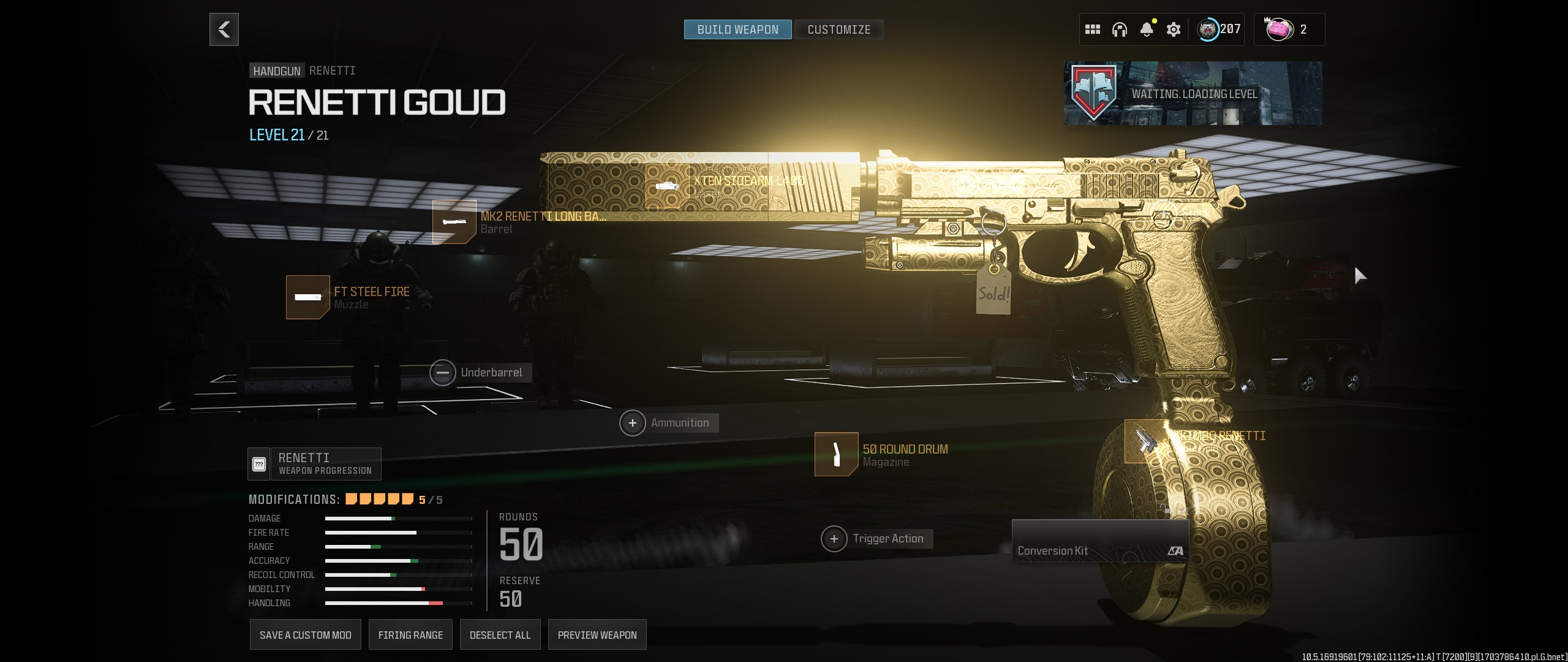The image size is (1568, 662).
Task: Select the MK2 Renetti Long Barrel slot
Action: click(x=454, y=222)
